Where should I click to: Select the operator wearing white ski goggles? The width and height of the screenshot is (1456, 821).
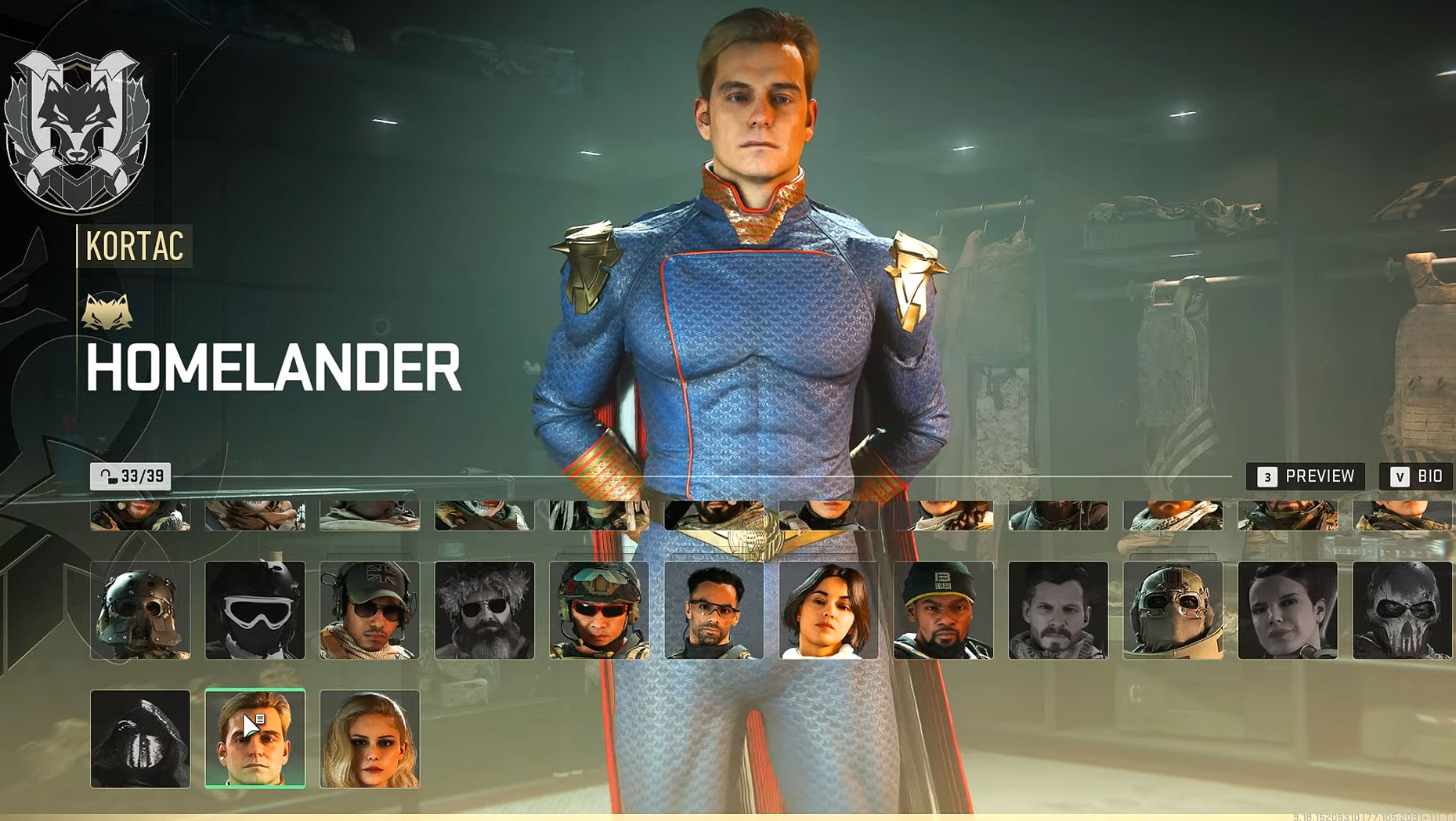pyautogui.click(x=255, y=609)
